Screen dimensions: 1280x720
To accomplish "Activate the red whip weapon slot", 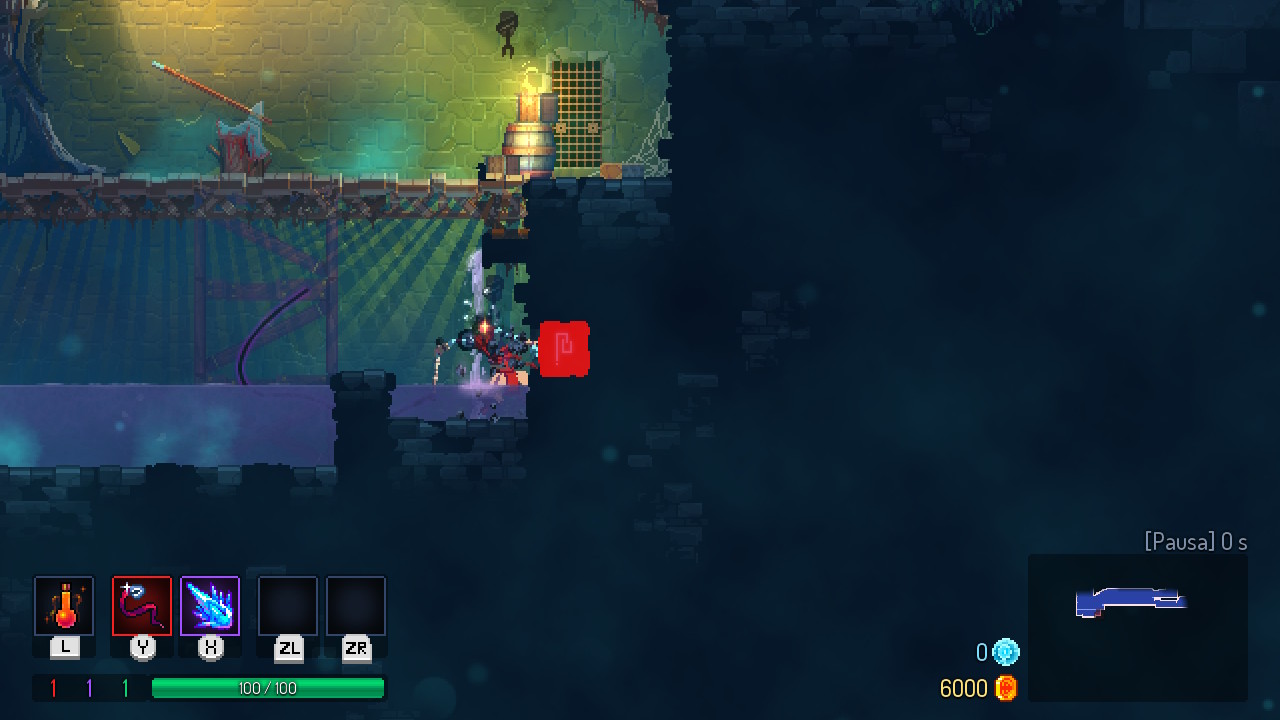I will click(x=142, y=606).
